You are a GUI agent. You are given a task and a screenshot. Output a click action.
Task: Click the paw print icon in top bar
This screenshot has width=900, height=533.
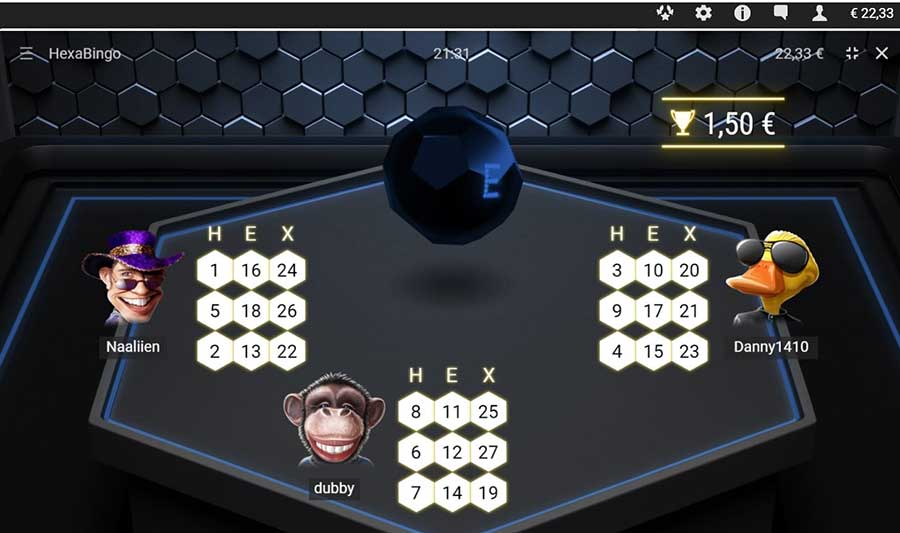[x=665, y=13]
